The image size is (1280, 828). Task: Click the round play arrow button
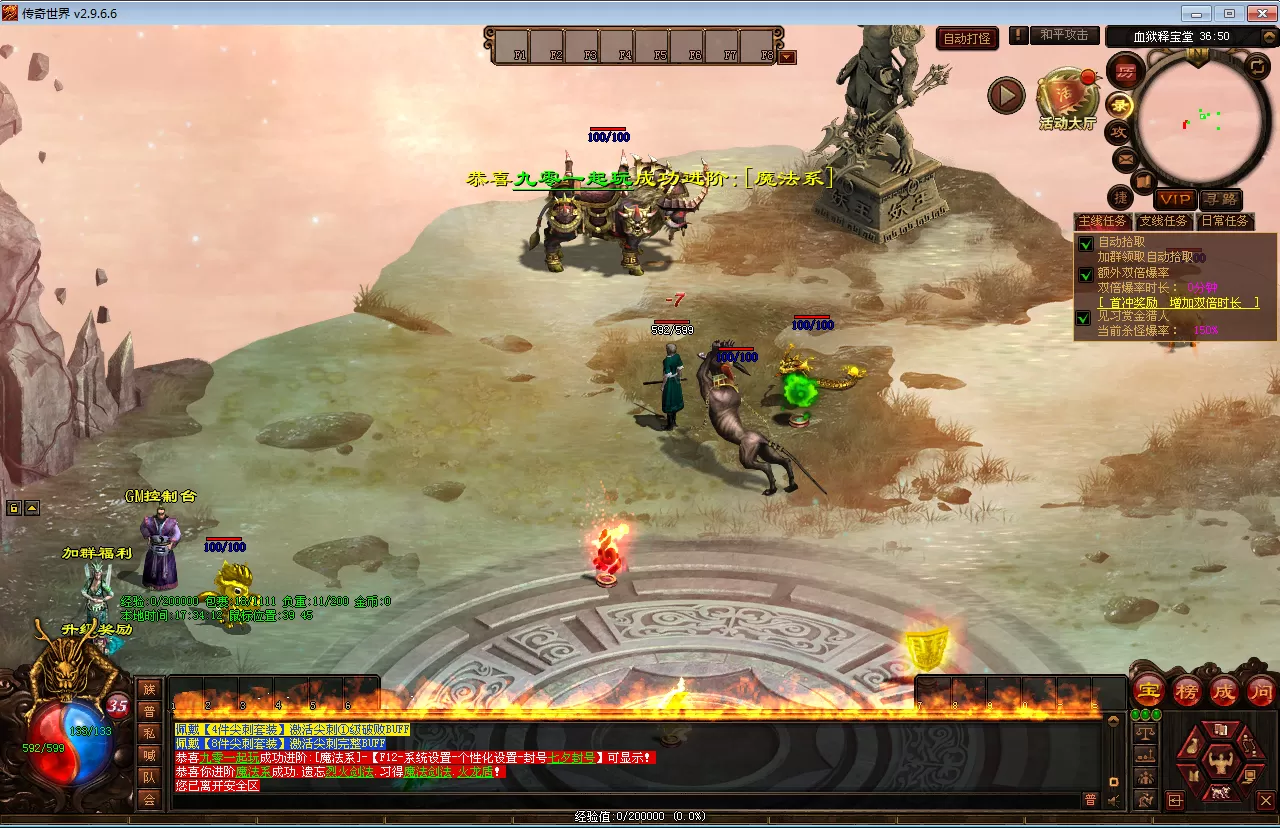pyautogui.click(x=1006, y=96)
